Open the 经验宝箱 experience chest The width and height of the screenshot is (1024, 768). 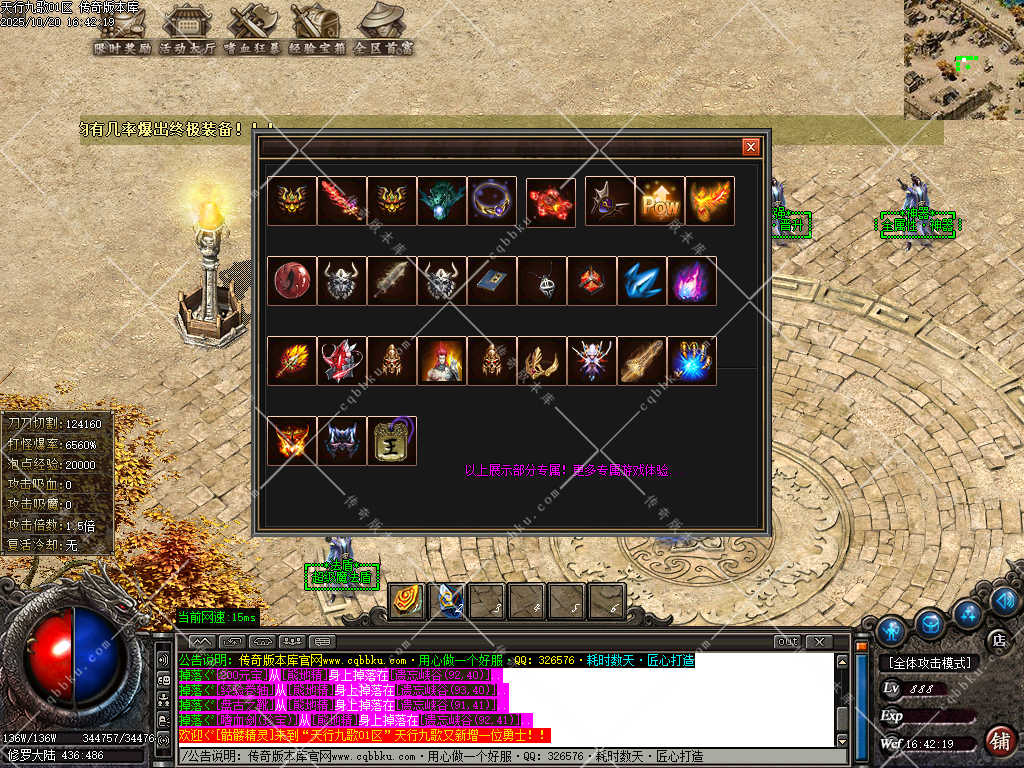pos(316,28)
